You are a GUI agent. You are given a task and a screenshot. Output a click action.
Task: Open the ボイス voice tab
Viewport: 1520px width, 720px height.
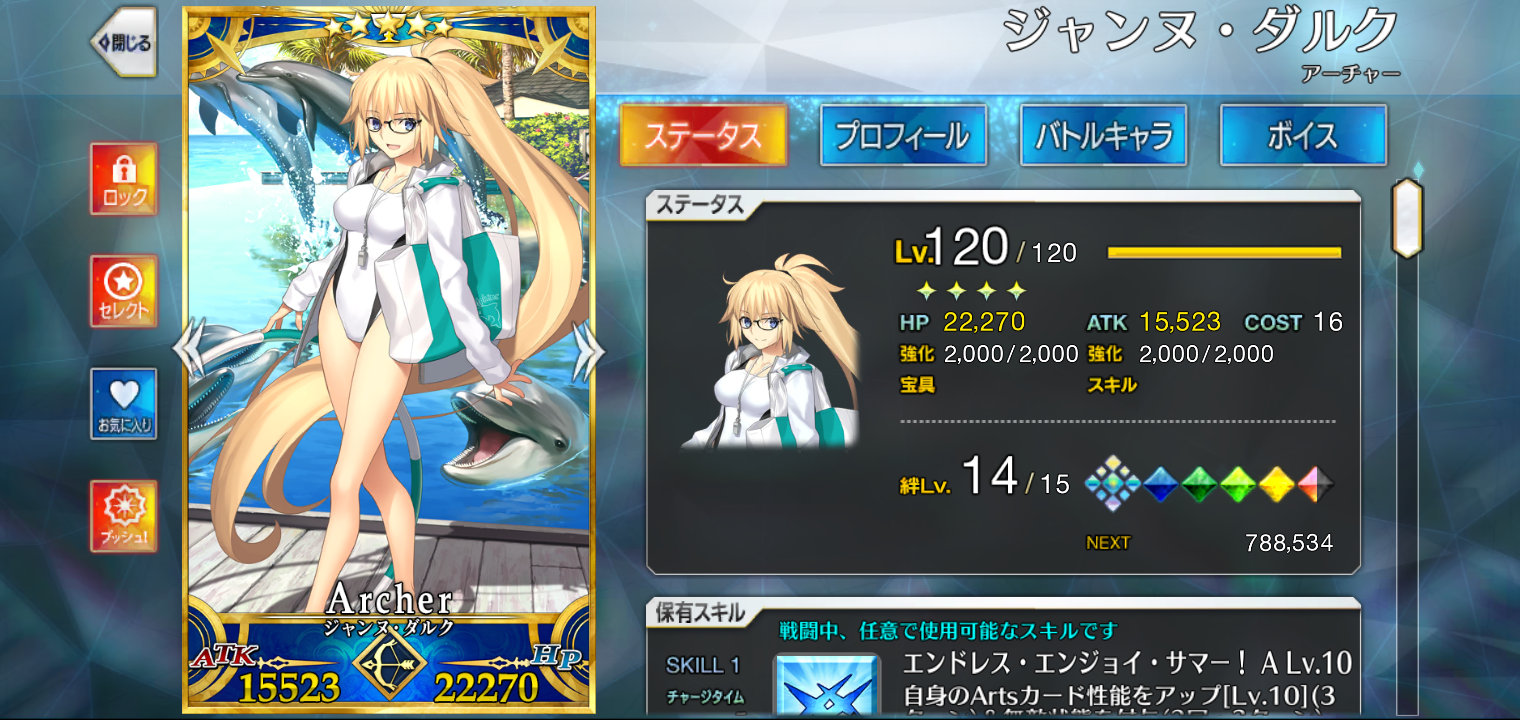(1303, 135)
